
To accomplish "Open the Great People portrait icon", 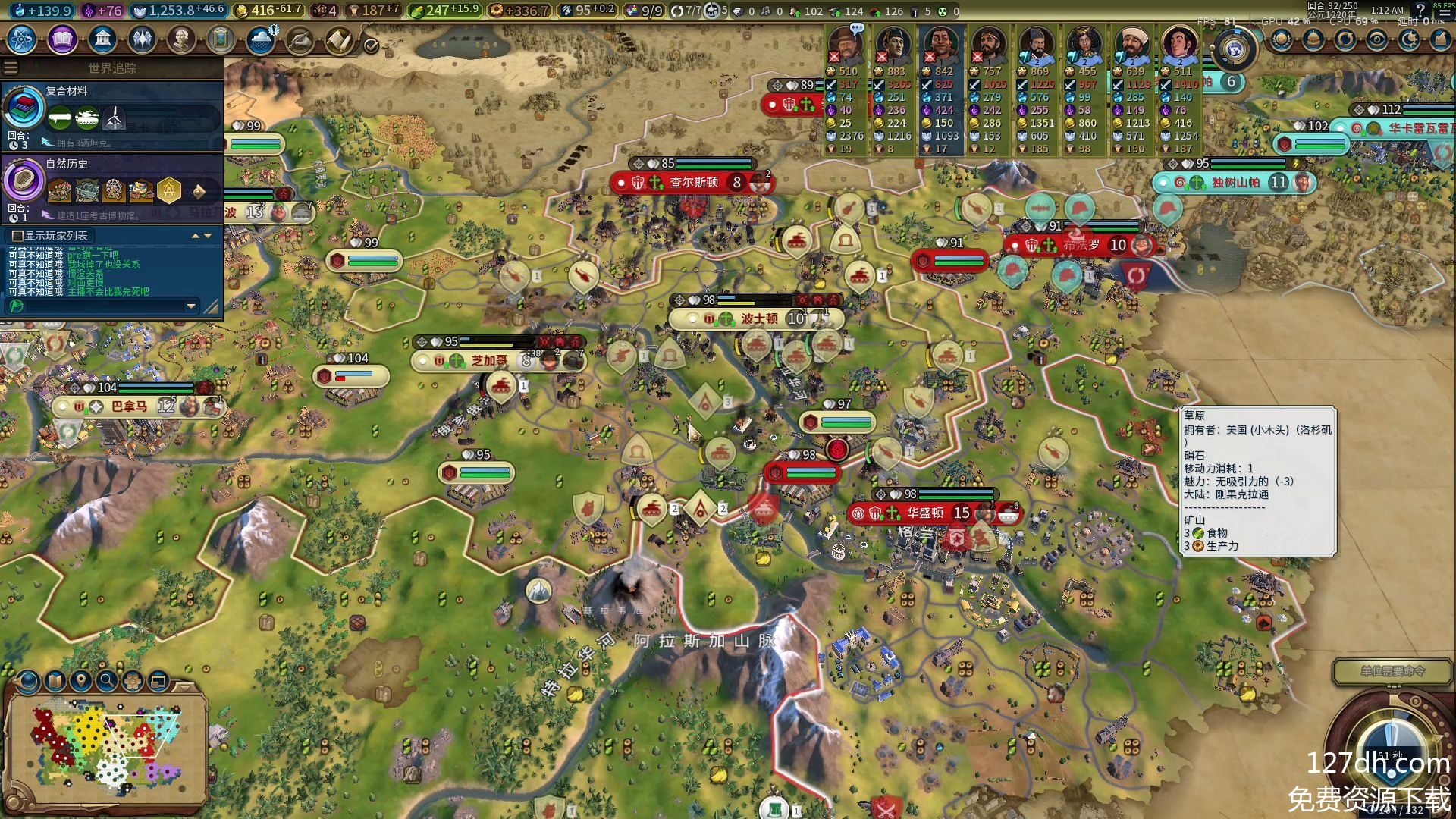I will pyautogui.click(x=181, y=39).
